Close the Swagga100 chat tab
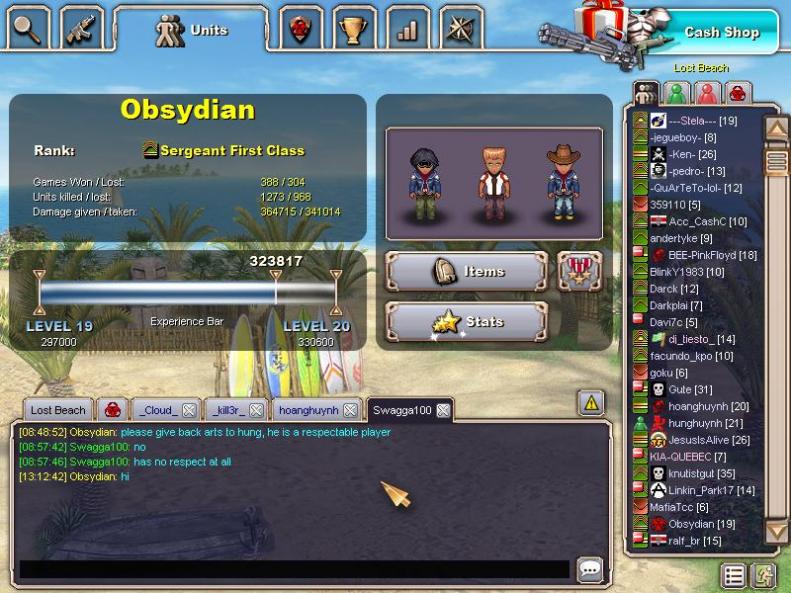The height and width of the screenshot is (593, 791). pyautogui.click(x=443, y=410)
